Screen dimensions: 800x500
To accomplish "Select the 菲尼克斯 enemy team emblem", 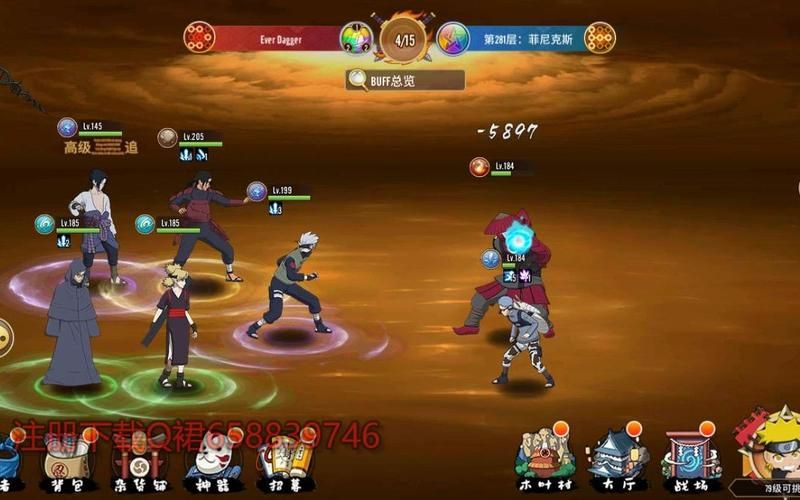I will (600, 38).
